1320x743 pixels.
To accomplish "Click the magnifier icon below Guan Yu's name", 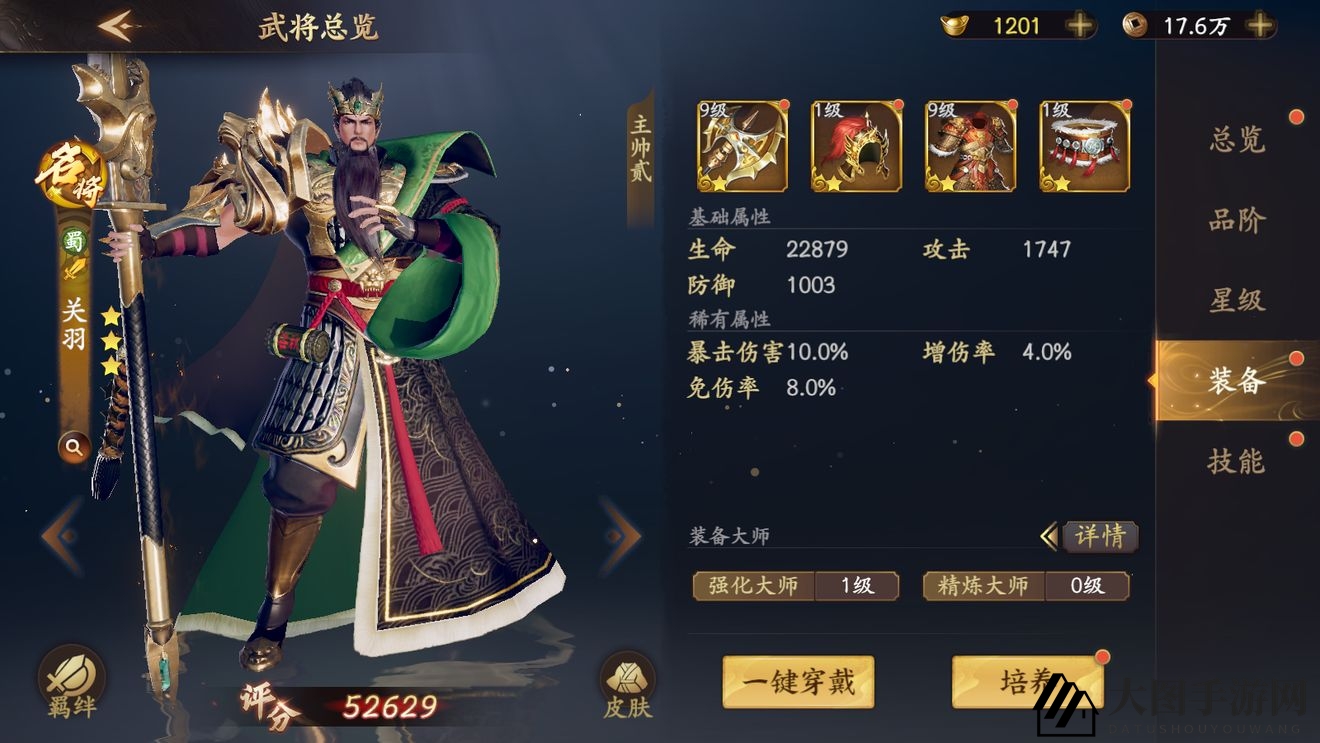I will [74, 447].
